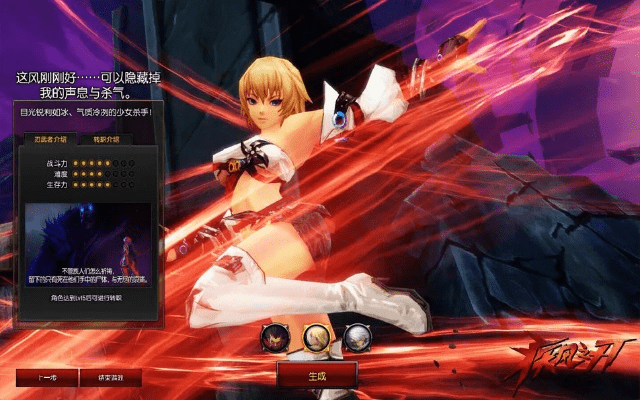Go back with the 上一步 button
The width and height of the screenshot is (640, 400).
(45, 379)
